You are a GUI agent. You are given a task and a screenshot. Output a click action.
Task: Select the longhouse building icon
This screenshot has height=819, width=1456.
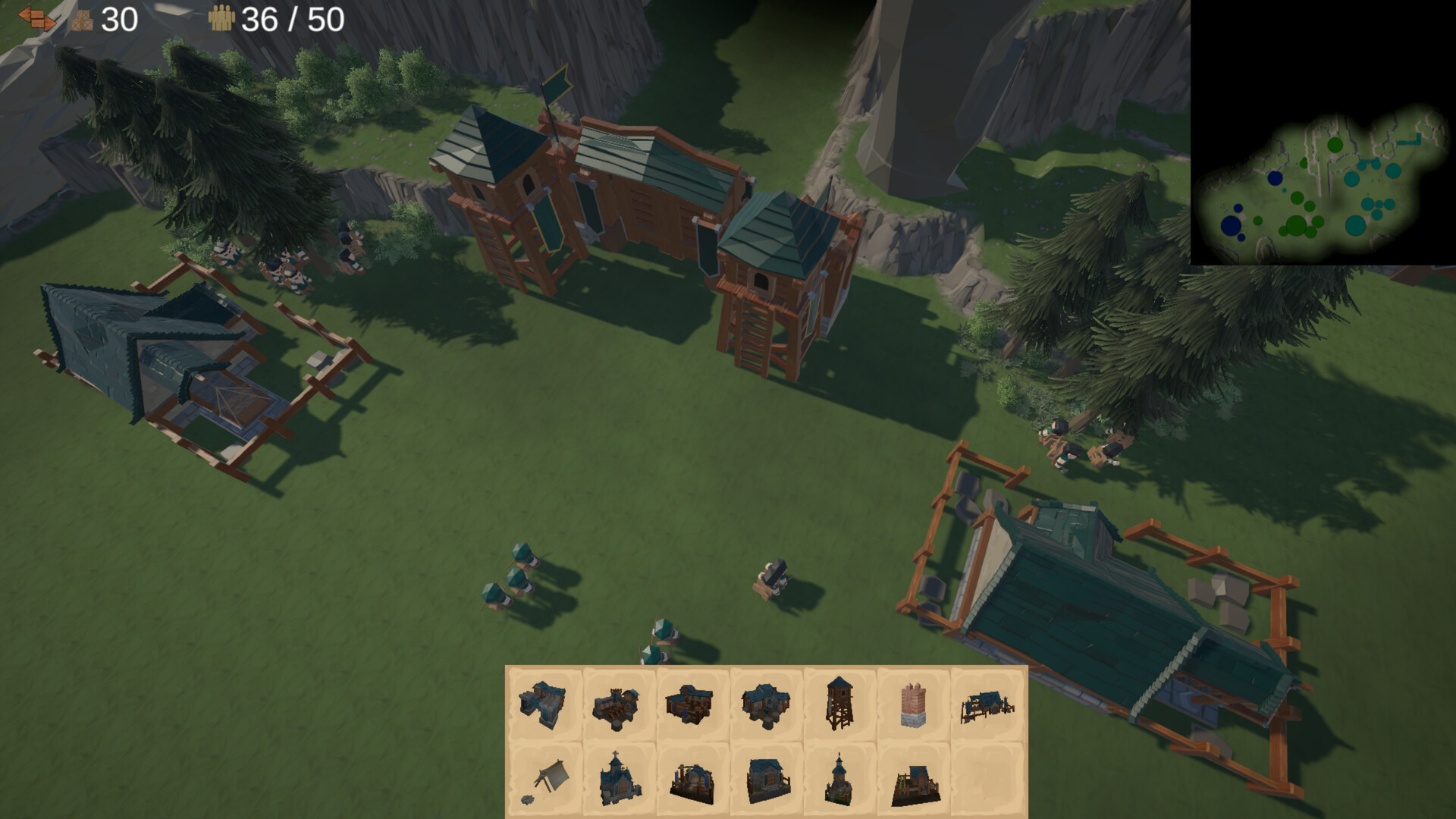pos(692,705)
